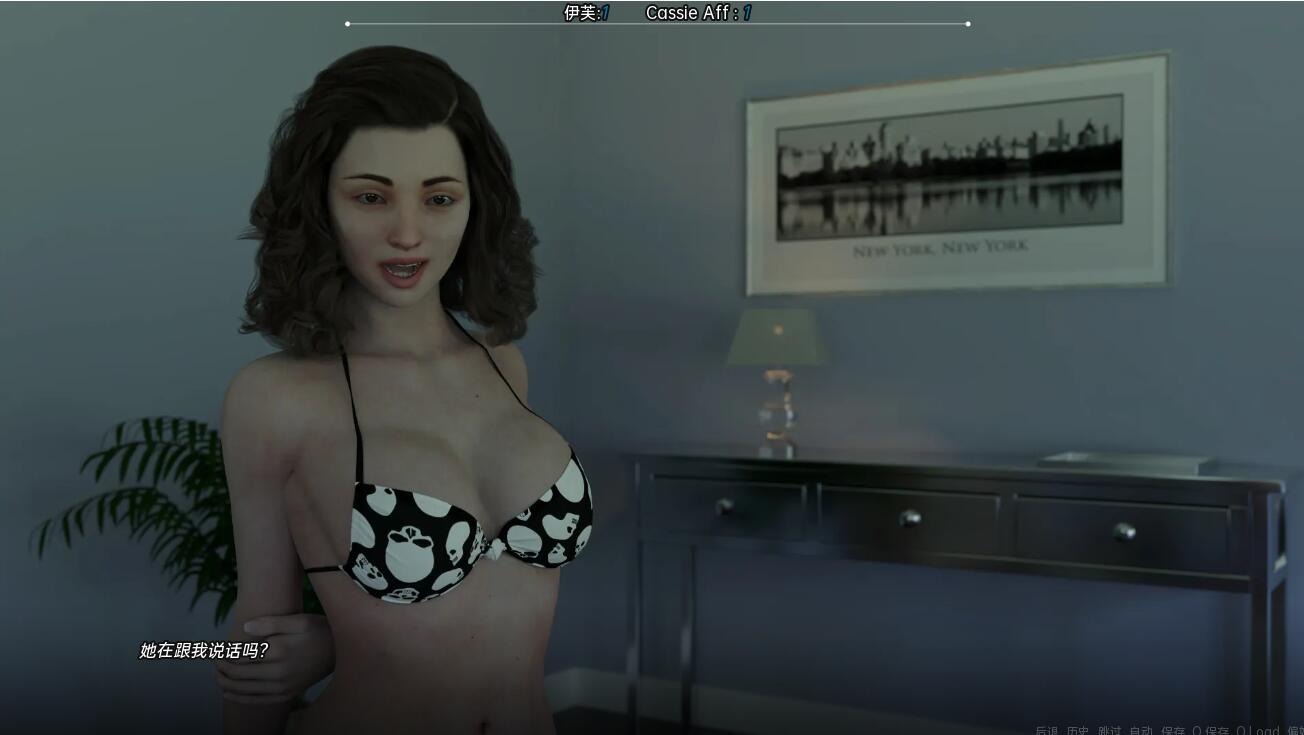Screen dimensions: 1304x735
Task: Activate 跳过 (Skip) in the quick menu
Action: pyautogui.click(x=1110, y=731)
